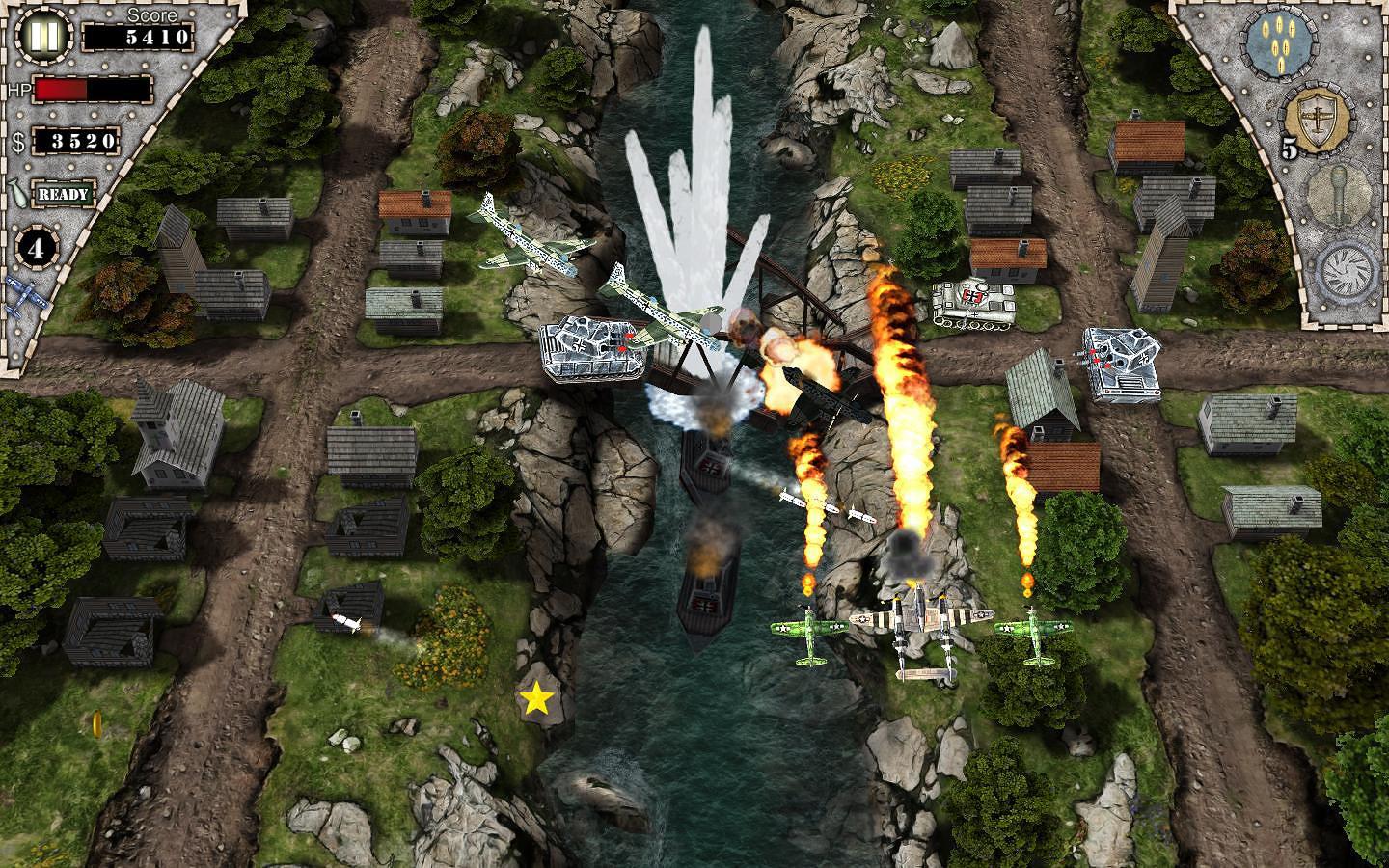Tap the bomb icon beside READY
The image size is (1389, 868).
click(17, 193)
